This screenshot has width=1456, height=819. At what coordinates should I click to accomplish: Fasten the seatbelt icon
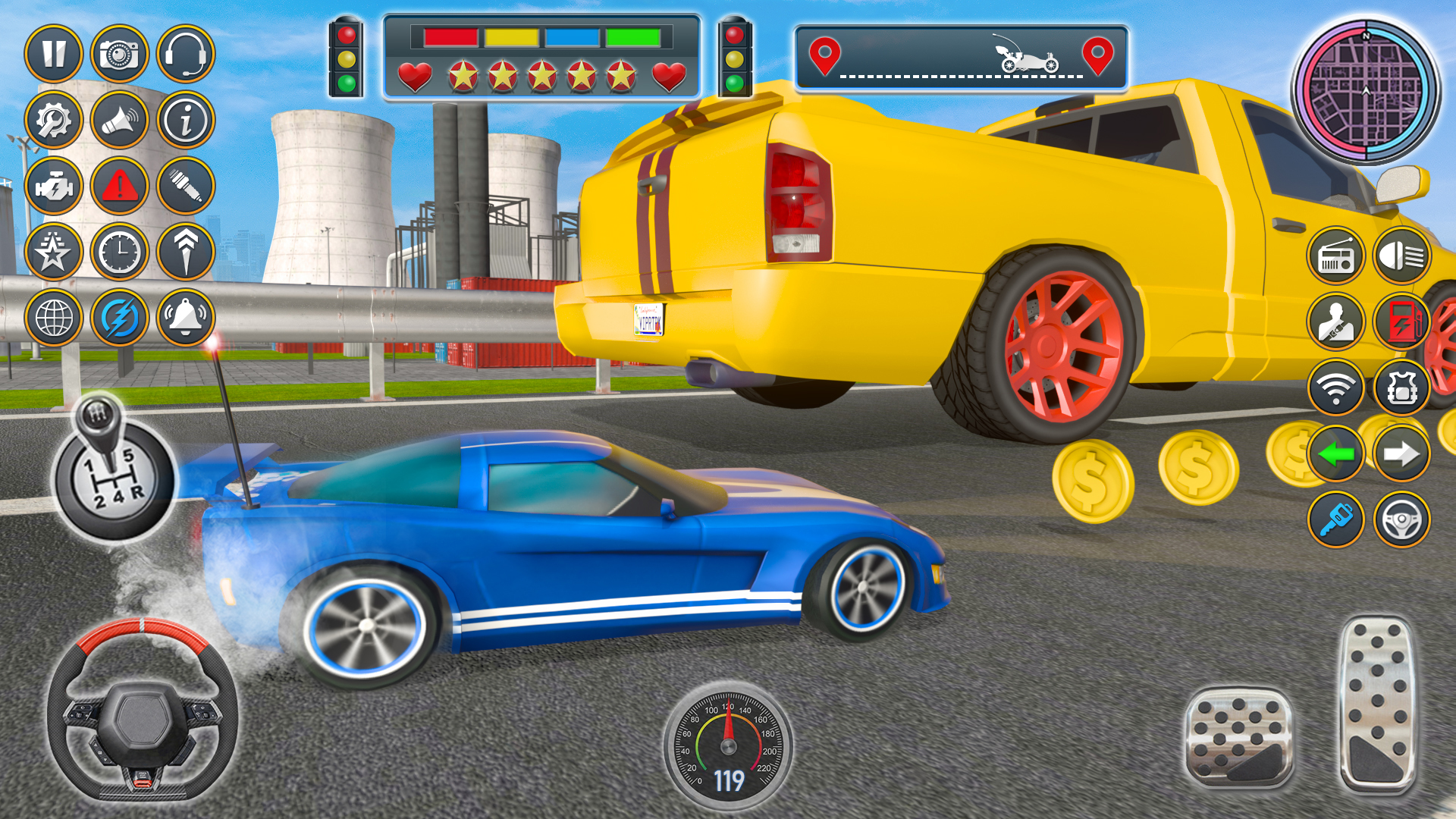[x=1336, y=322]
